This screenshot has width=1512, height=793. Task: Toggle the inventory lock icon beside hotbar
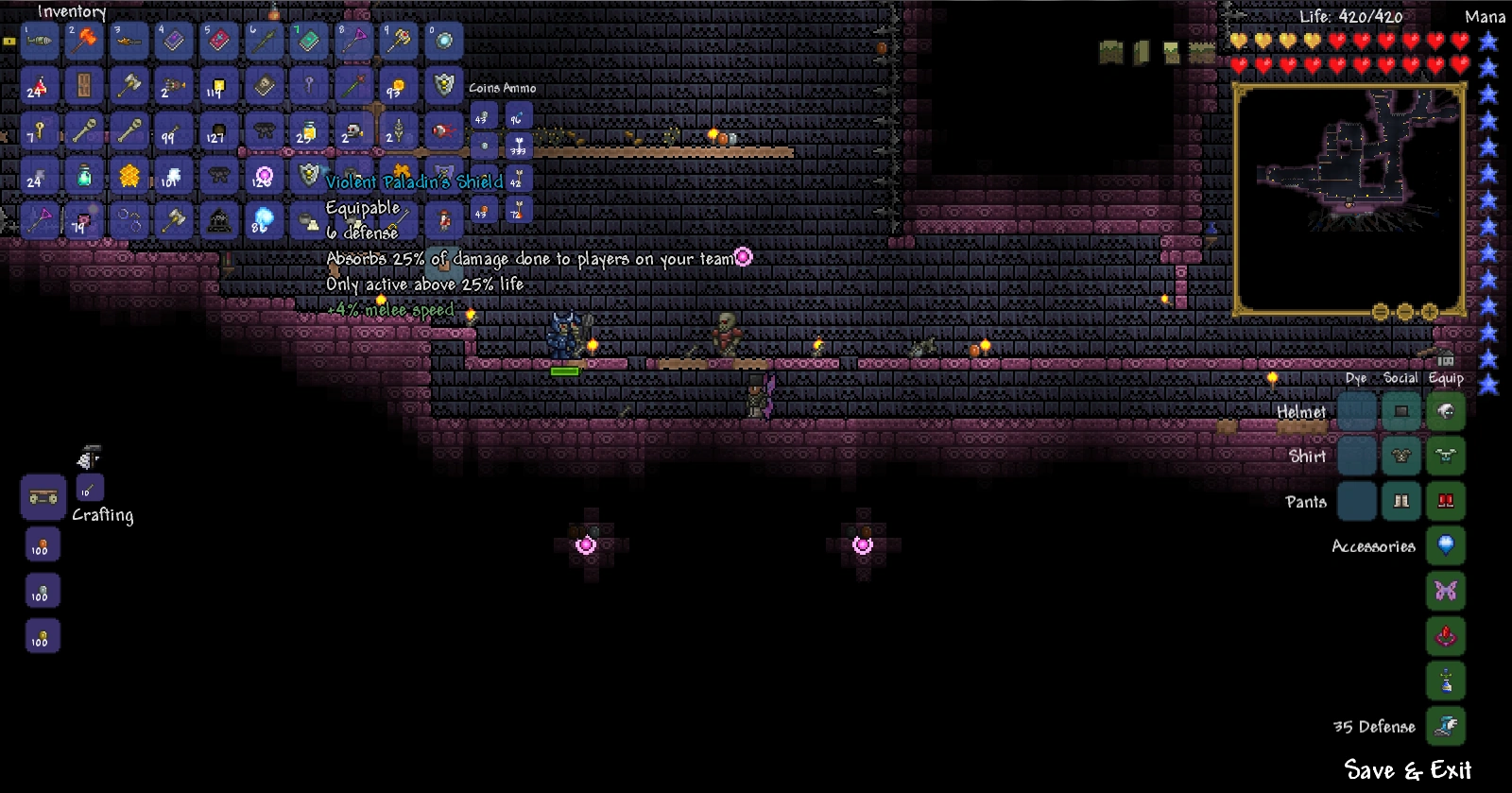tap(9, 41)
